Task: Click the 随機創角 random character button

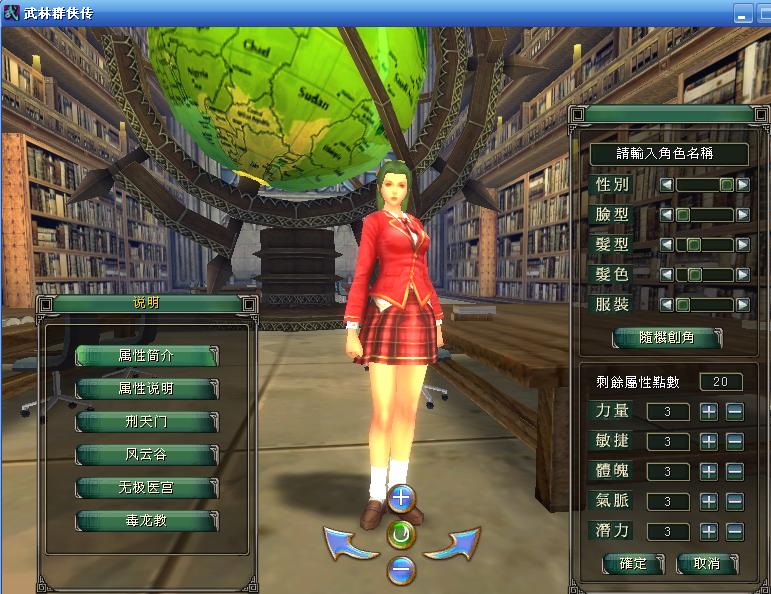Action: click(x=667, y=338)
